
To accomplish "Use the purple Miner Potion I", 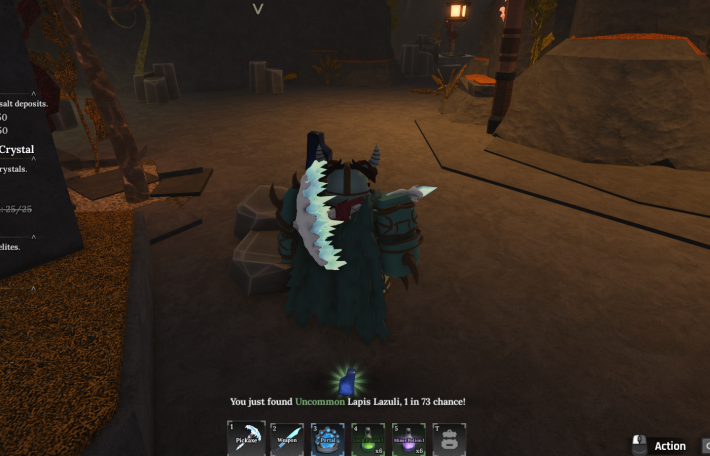I will 408,439.
